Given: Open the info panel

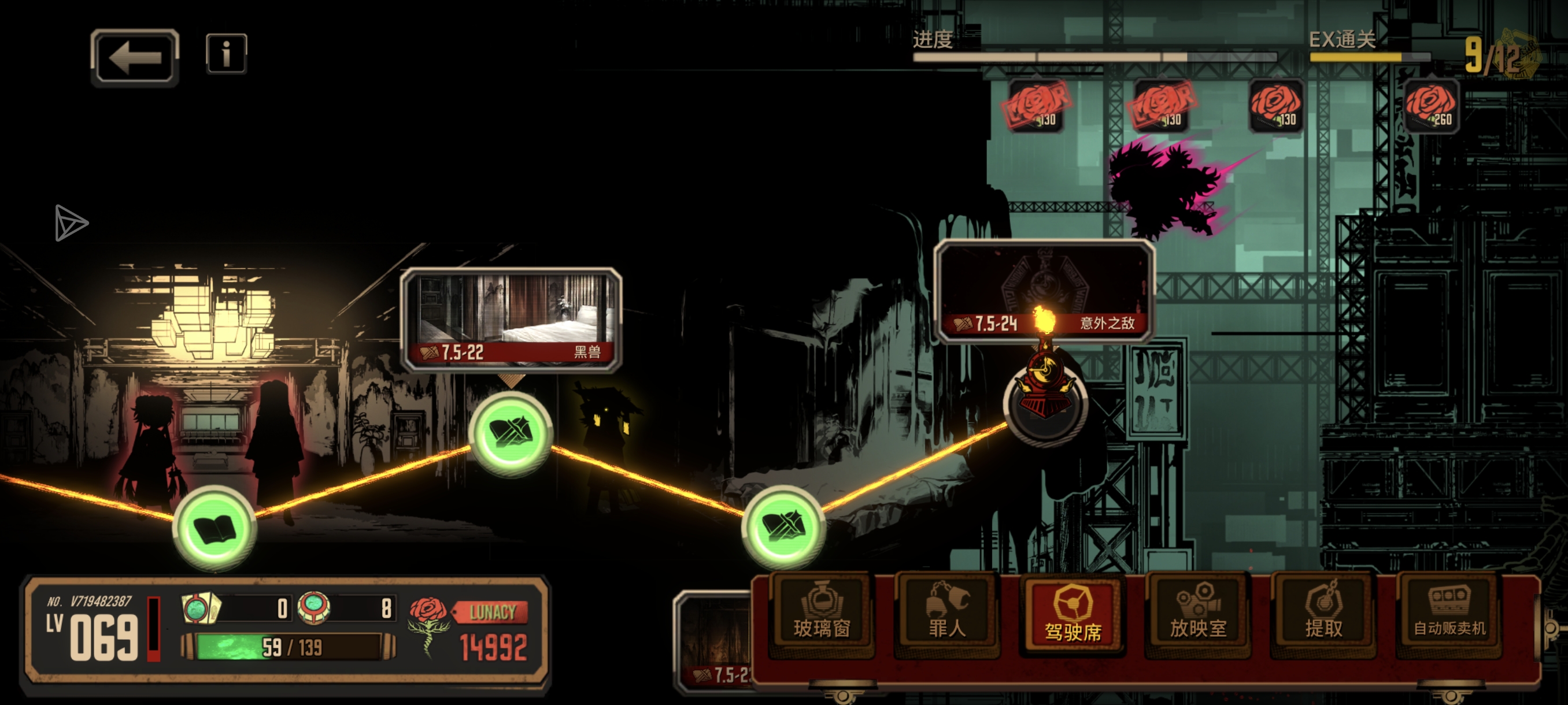Looking at the screenshot, I should 226,54.
